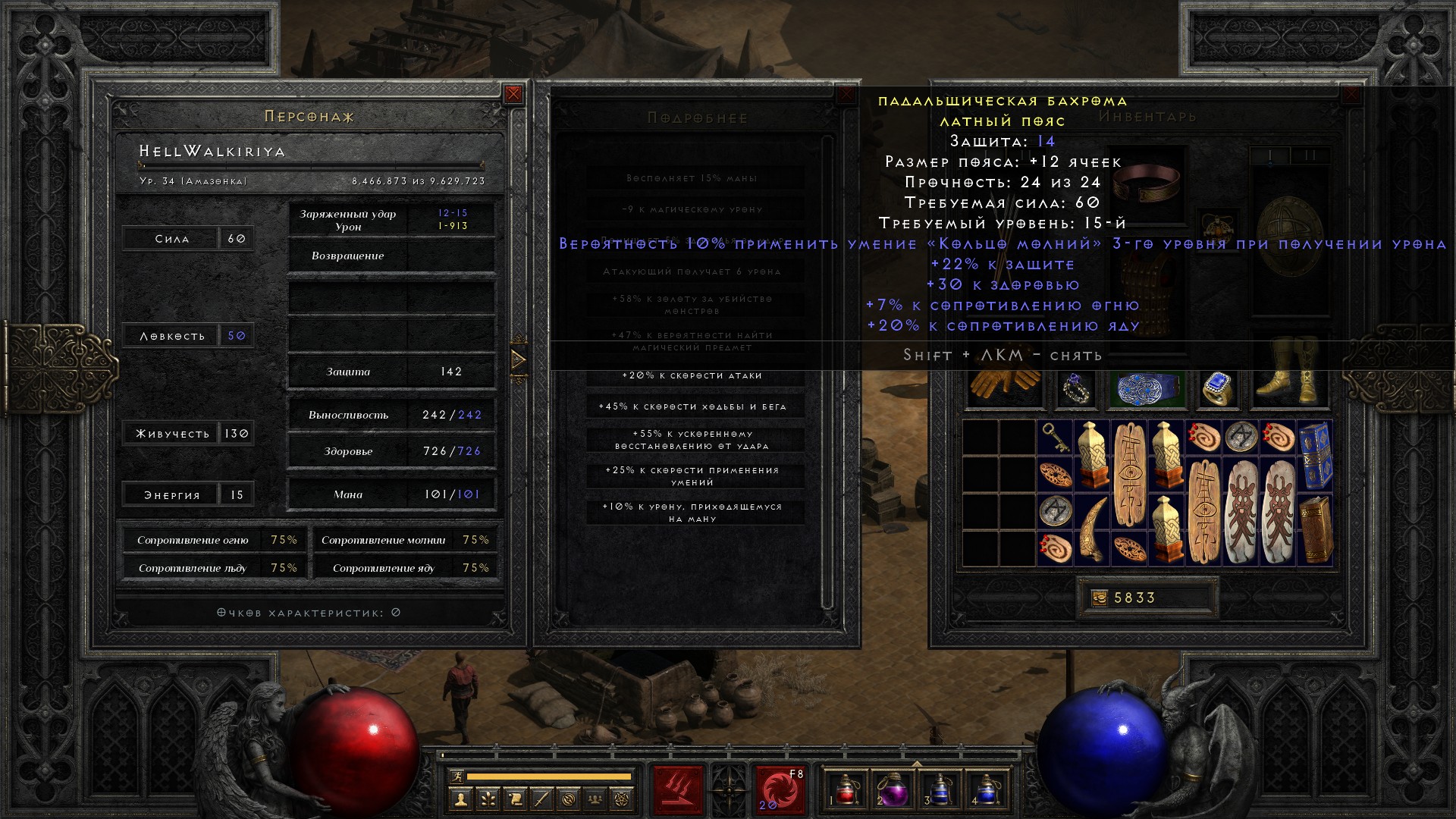This screenshot has width=1456, height=819.
Task: Open the character screen mini-button
Action: (460, 799)
